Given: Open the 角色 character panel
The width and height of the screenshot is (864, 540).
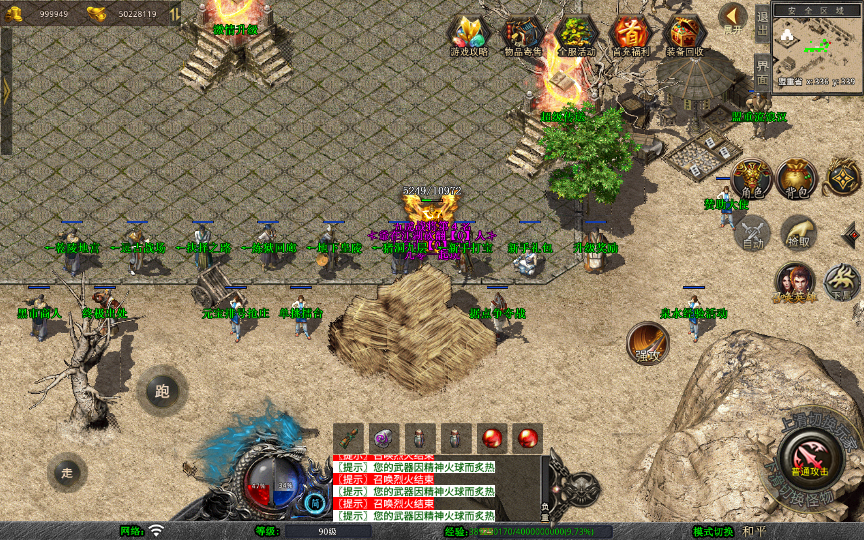Looking at the screenshot, I should (x=750, y=179).
